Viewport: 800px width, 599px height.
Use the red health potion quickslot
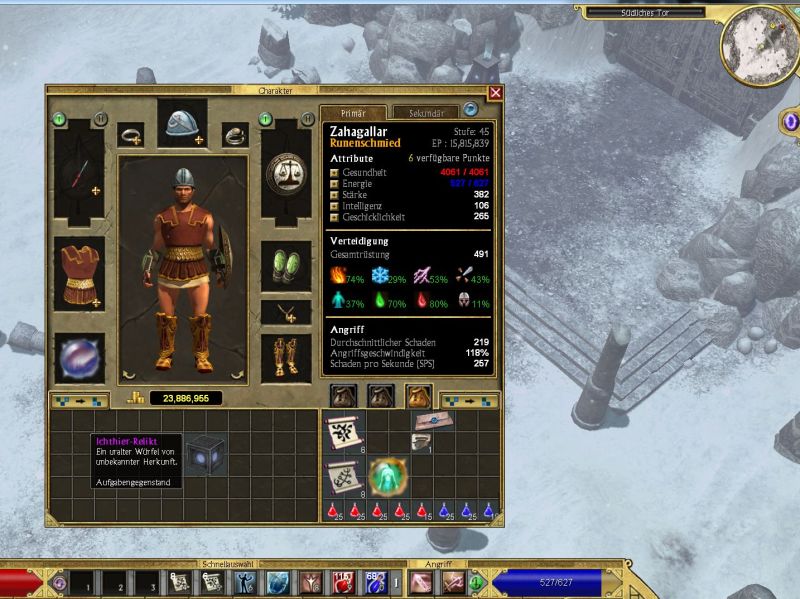pos(343,580)
